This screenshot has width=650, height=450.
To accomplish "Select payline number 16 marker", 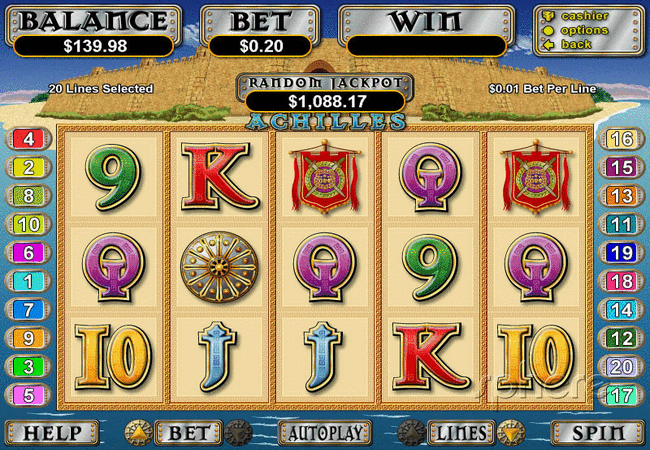I will tap(621, 139).
